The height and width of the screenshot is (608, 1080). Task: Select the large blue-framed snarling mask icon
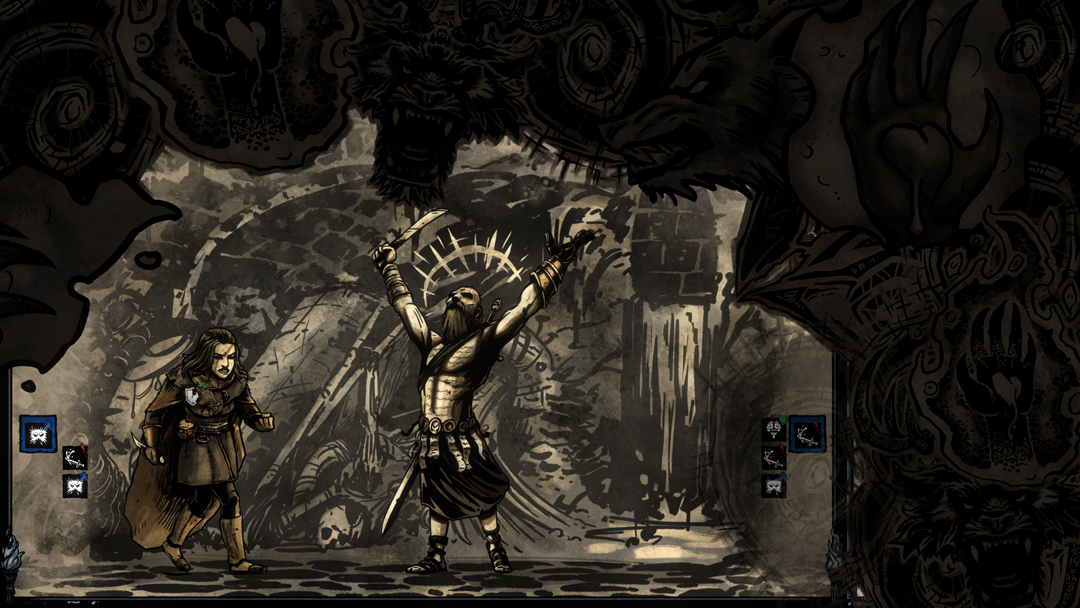click(38, 434)
